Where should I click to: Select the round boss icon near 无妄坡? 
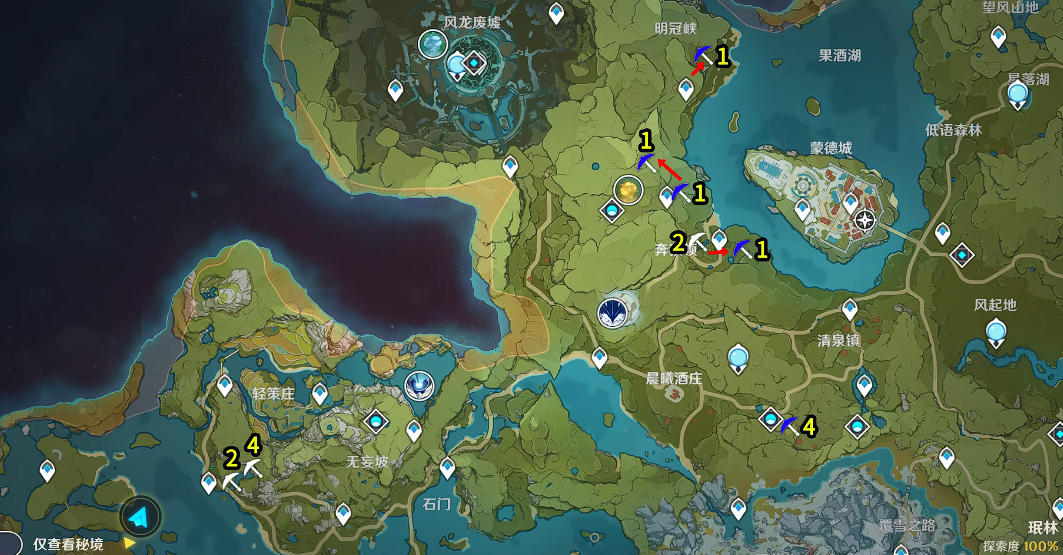coord(419,385)
